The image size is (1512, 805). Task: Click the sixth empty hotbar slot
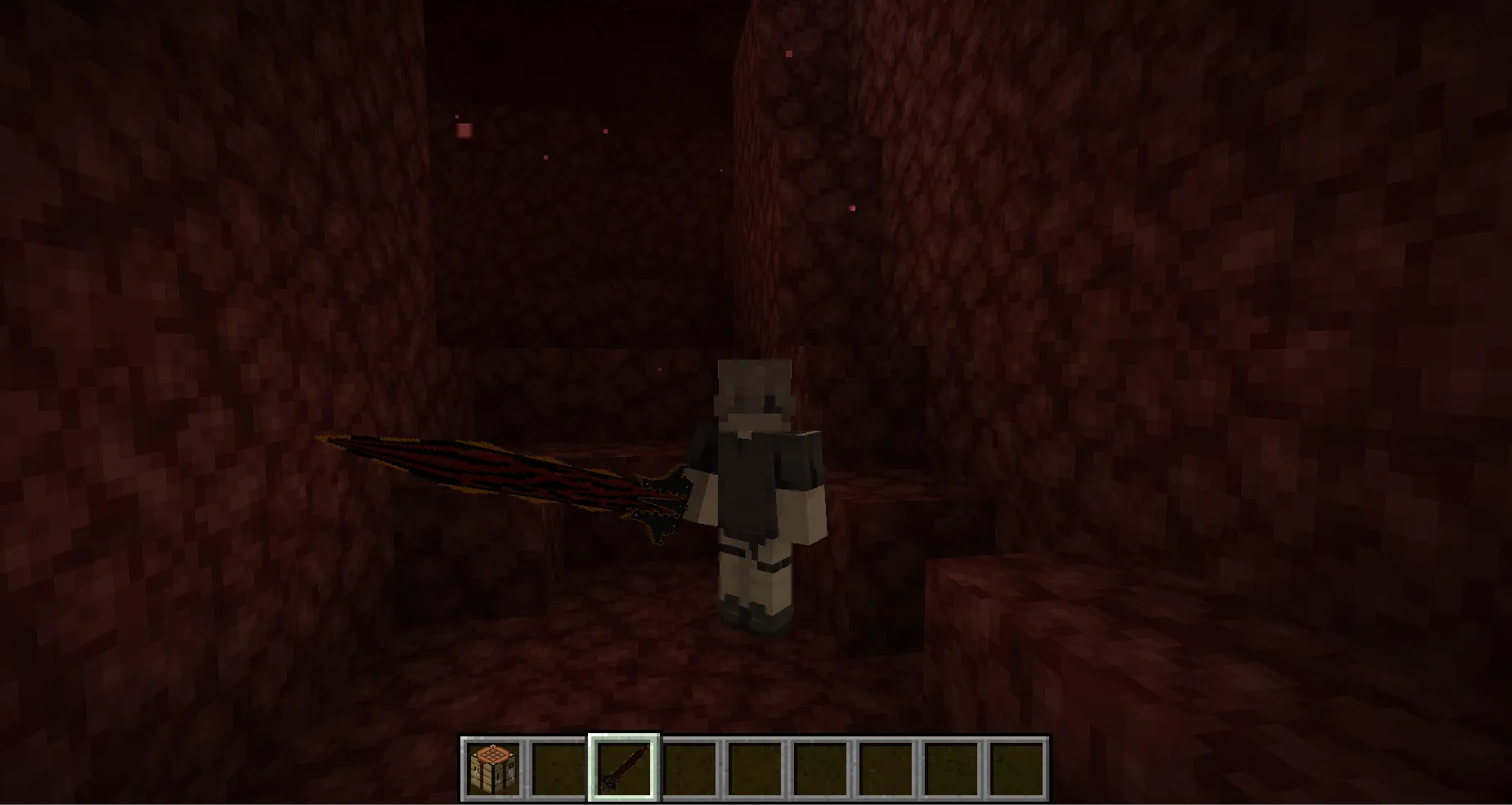pos(820,768)
